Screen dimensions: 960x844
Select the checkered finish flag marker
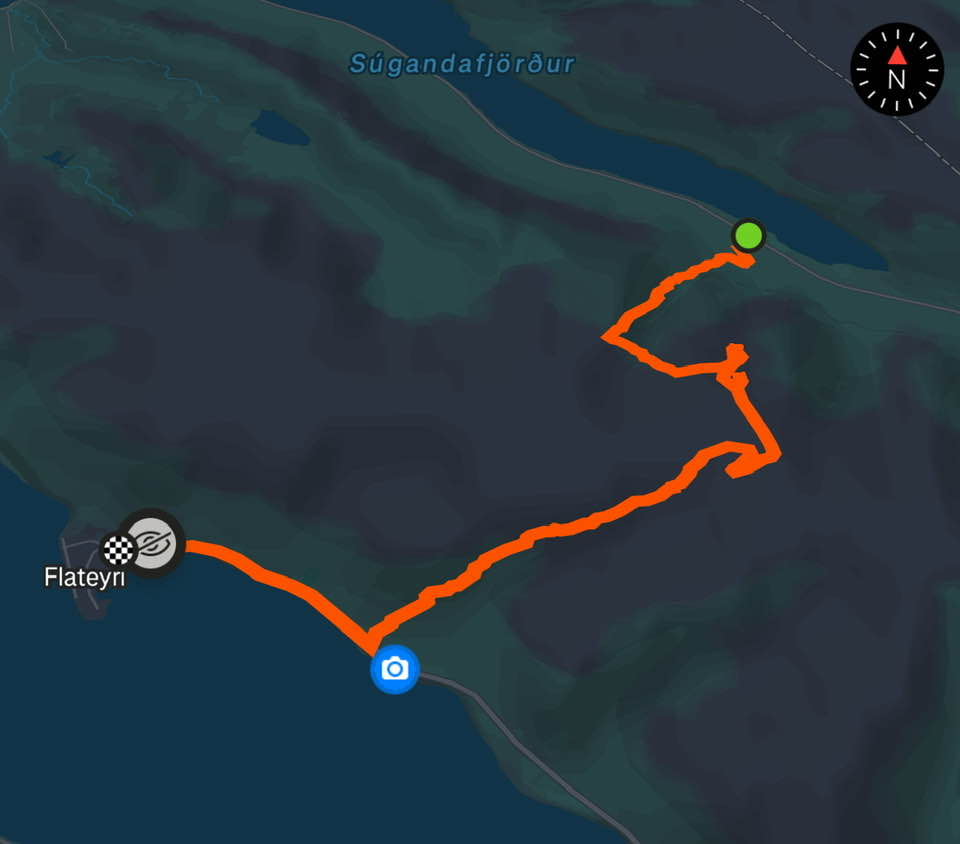(119, 550)
